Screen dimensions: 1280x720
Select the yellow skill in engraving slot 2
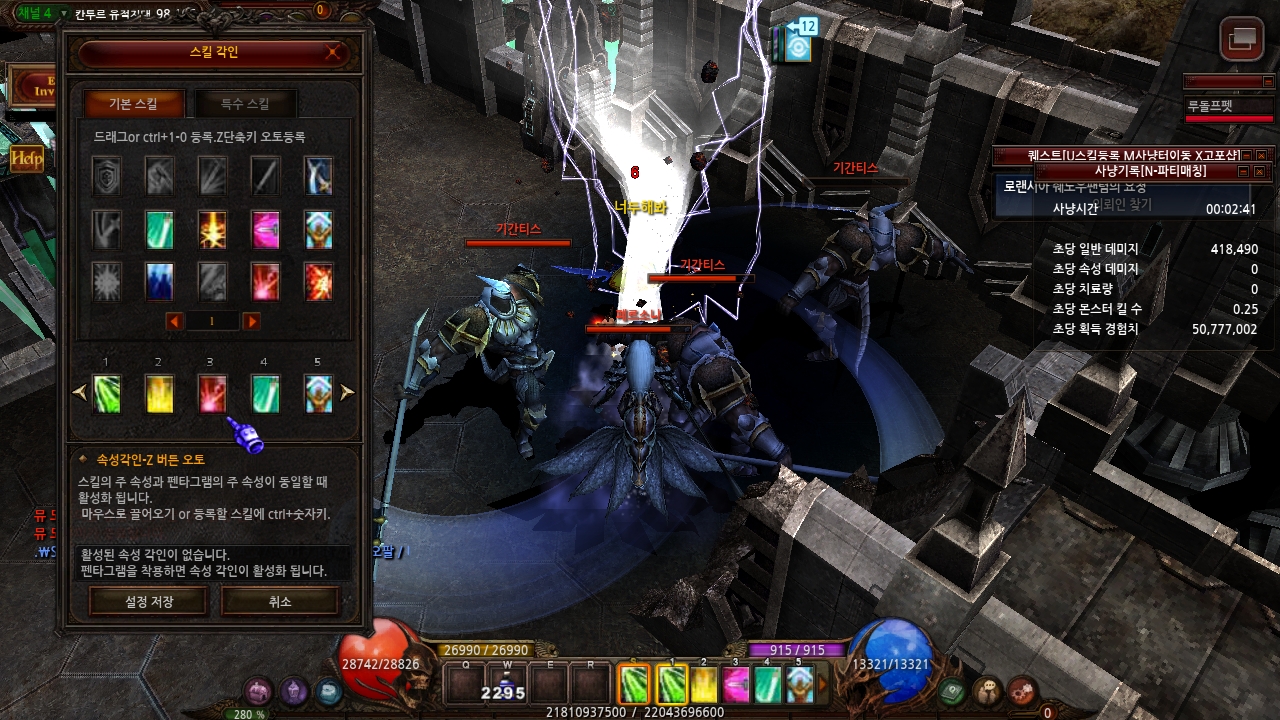point(160,393)
